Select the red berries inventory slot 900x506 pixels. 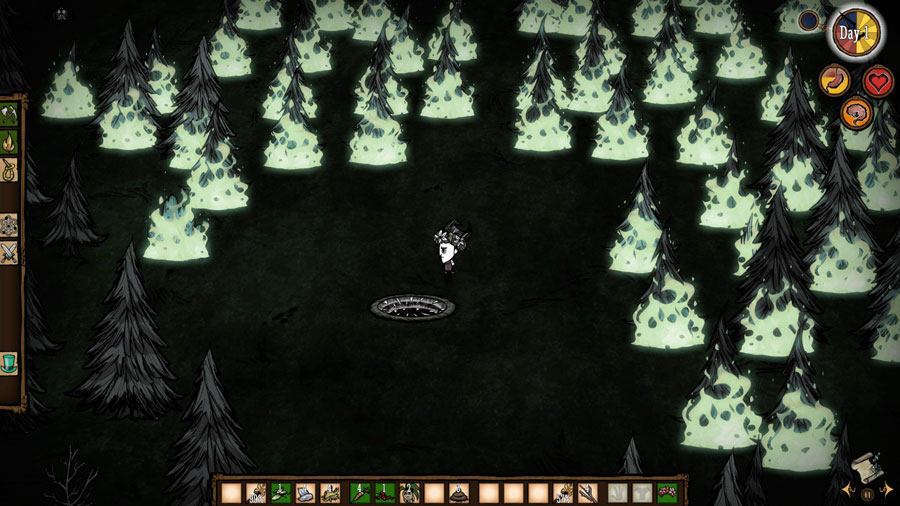(x=384, y=493)
